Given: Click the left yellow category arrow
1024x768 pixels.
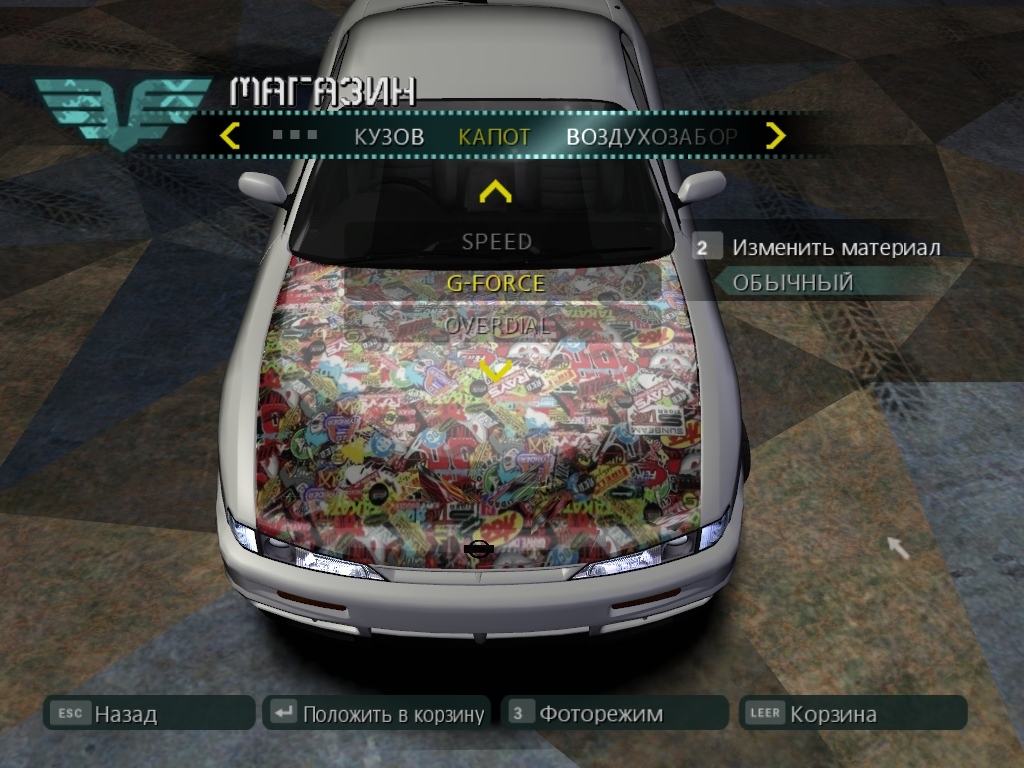Looking at the screenshot, I should [x=230, y=136].
